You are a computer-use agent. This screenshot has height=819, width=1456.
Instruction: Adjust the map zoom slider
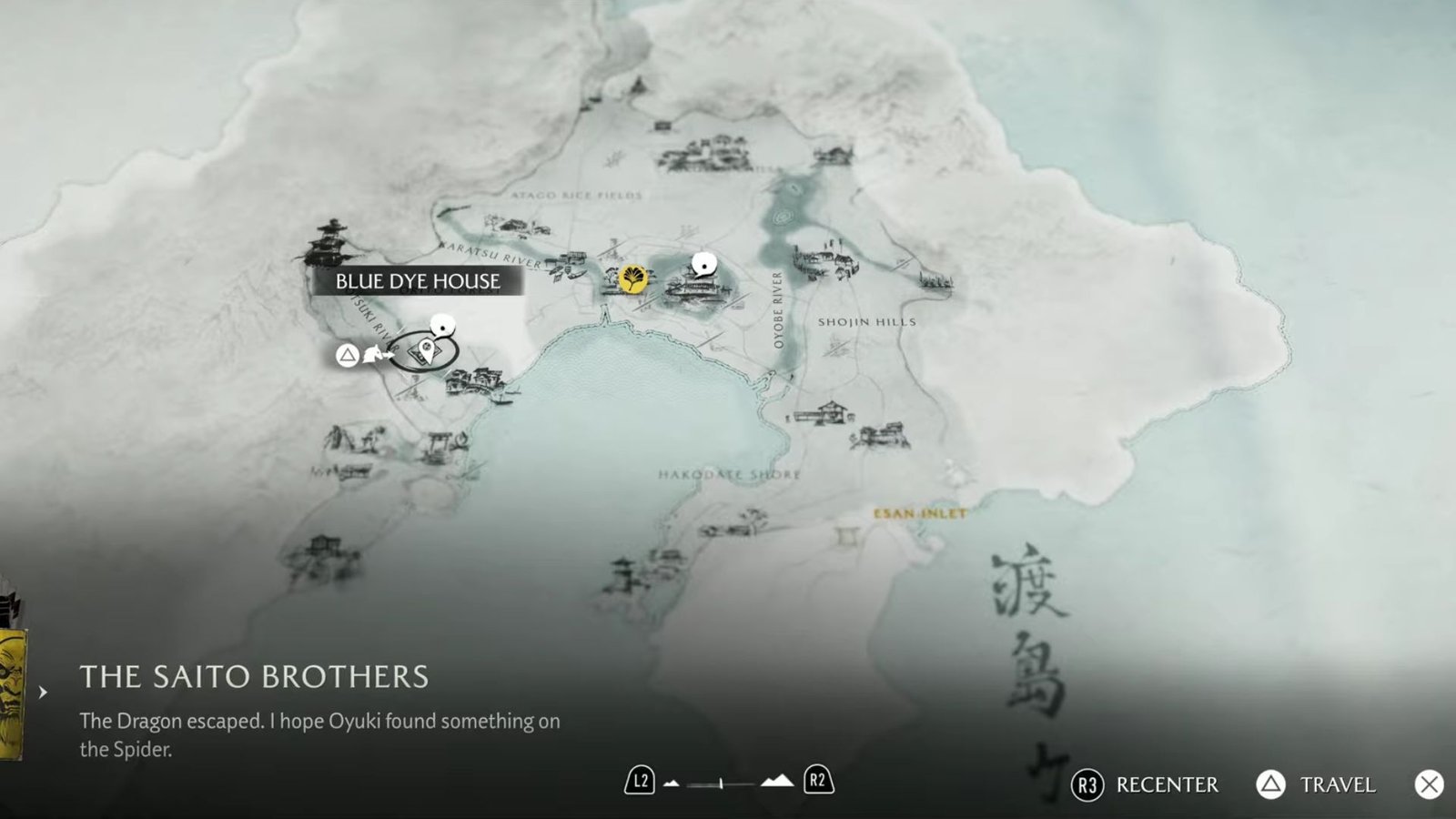(721, 783)
